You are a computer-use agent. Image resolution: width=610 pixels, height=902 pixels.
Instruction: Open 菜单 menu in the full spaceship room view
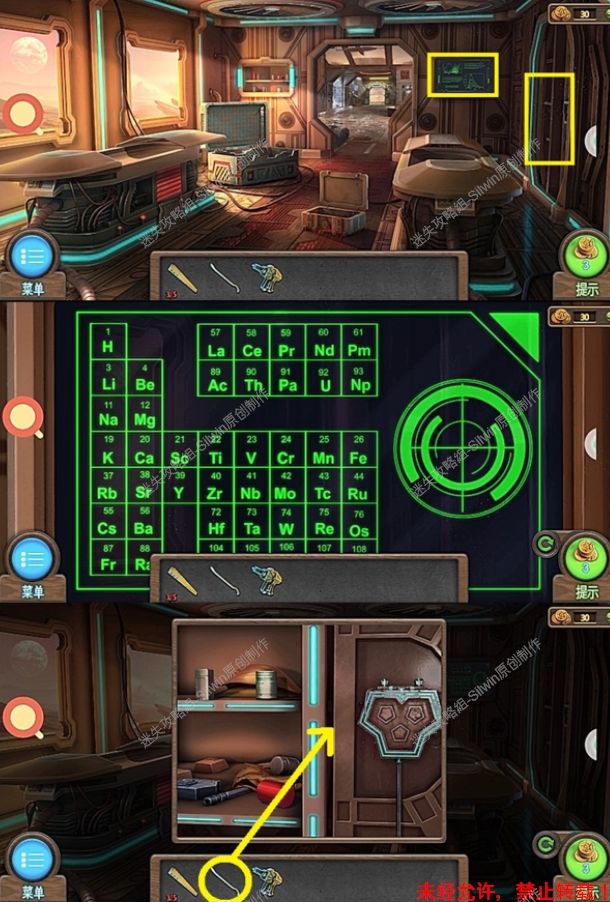pos(32,260)
